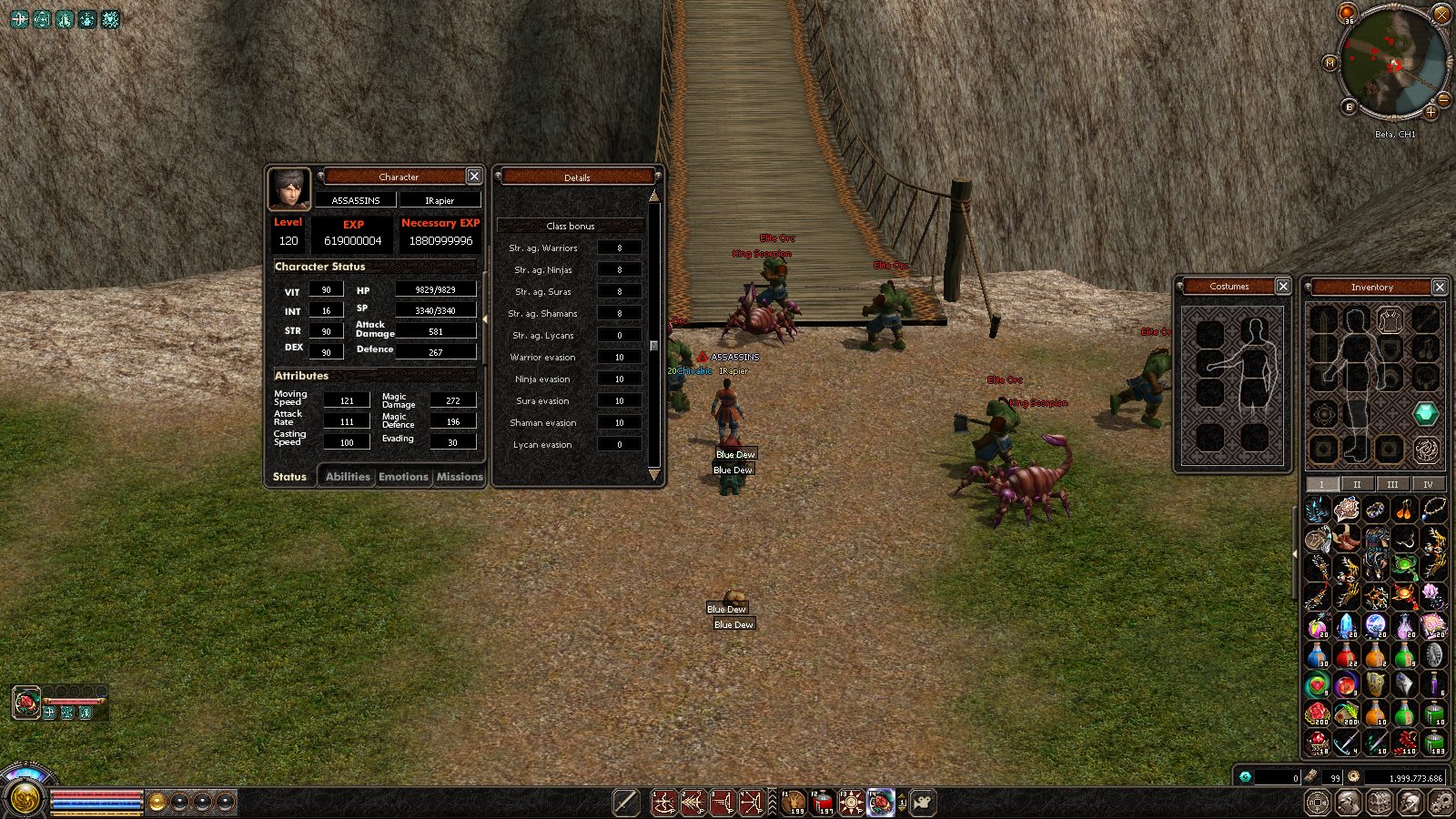Activate the sword attack icon on the hotbar
The width and height of the screenshot is (1456, 819).
coord(626,803)
